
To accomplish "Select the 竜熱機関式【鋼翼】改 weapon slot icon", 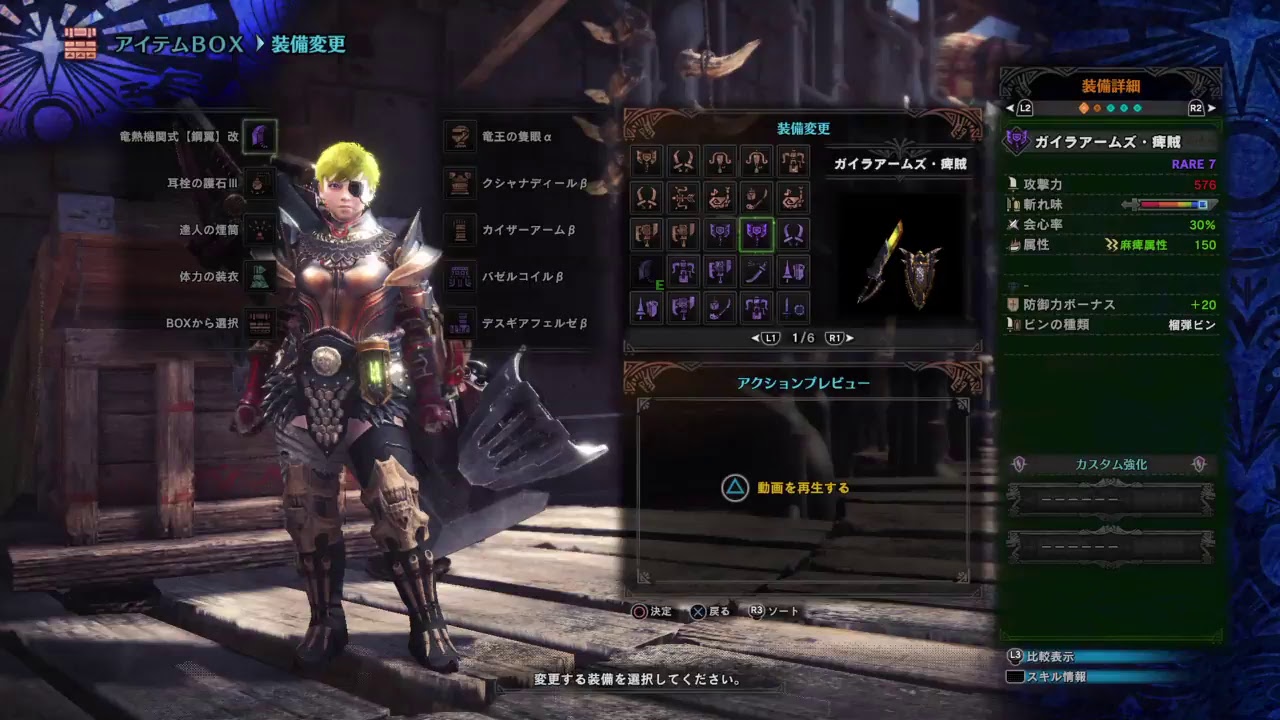I will 258,135.
